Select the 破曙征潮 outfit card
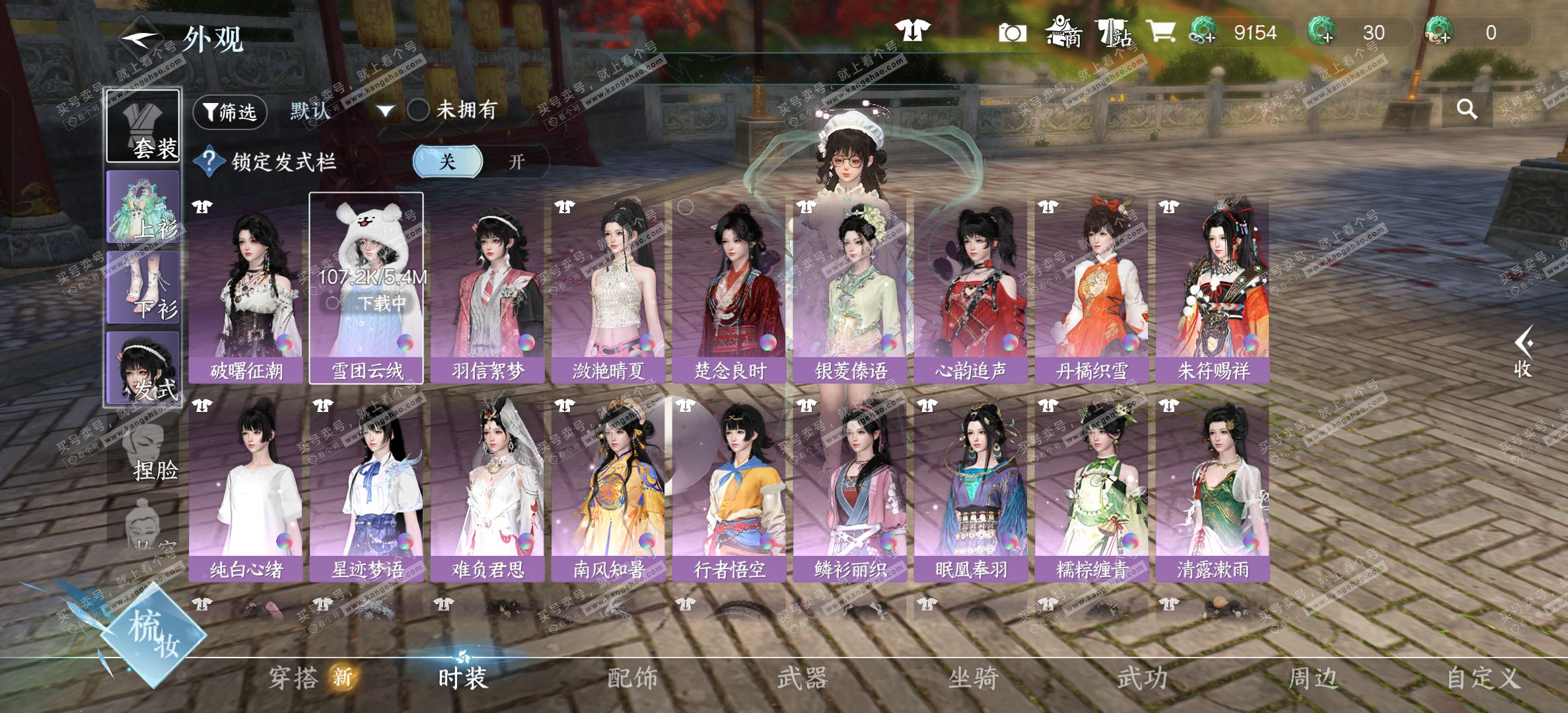1568x713 pixels. click(246, 289)
